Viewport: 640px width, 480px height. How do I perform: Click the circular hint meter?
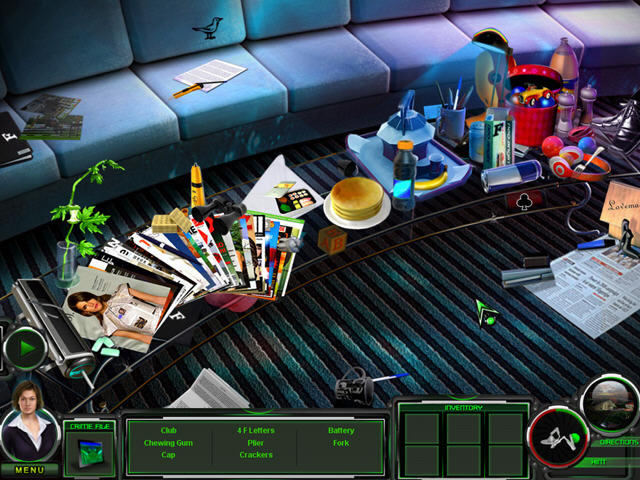point(558,438)
